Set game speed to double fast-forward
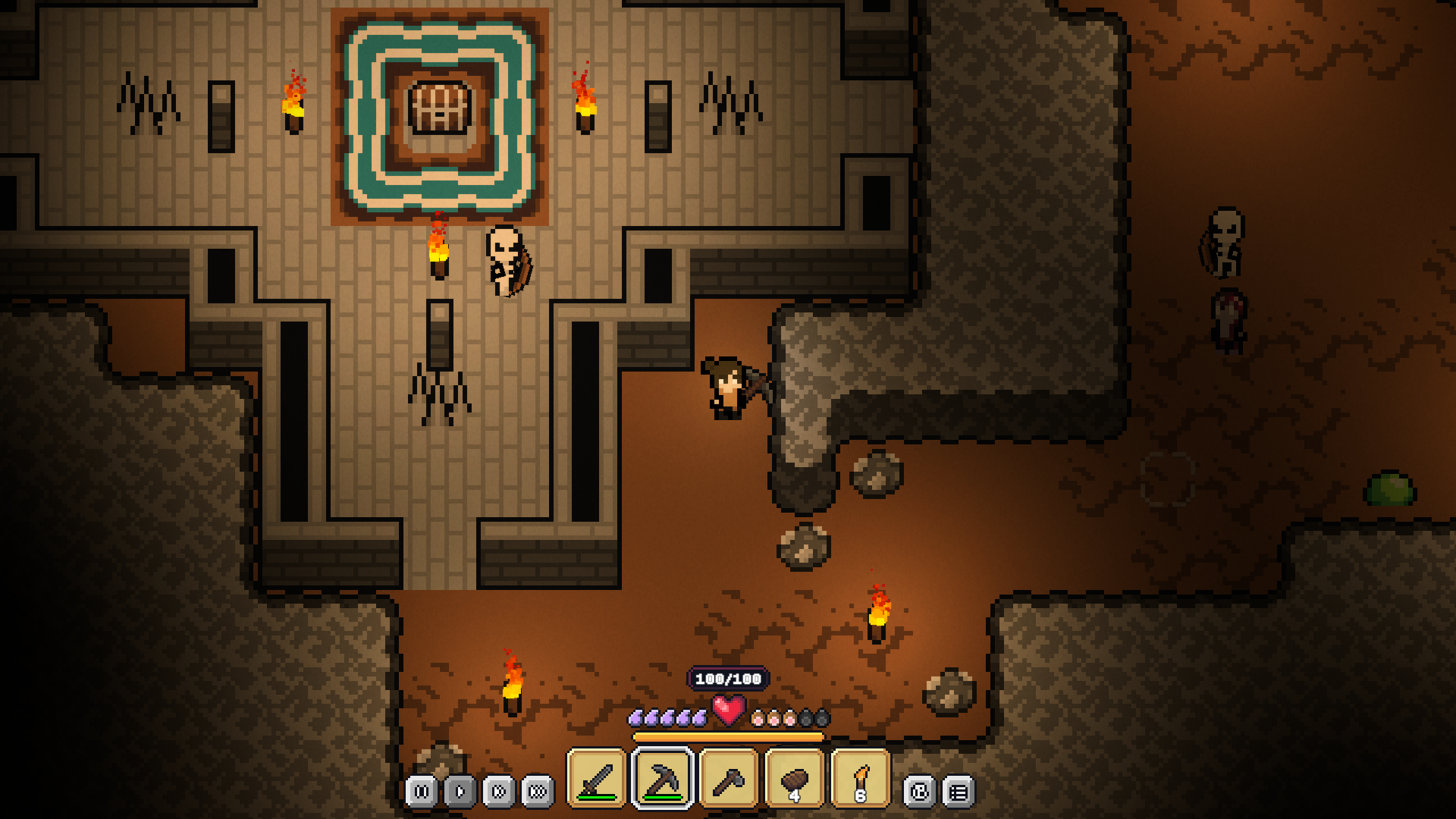The width and height of the screenshot is (1456, 819). point(499,792)
